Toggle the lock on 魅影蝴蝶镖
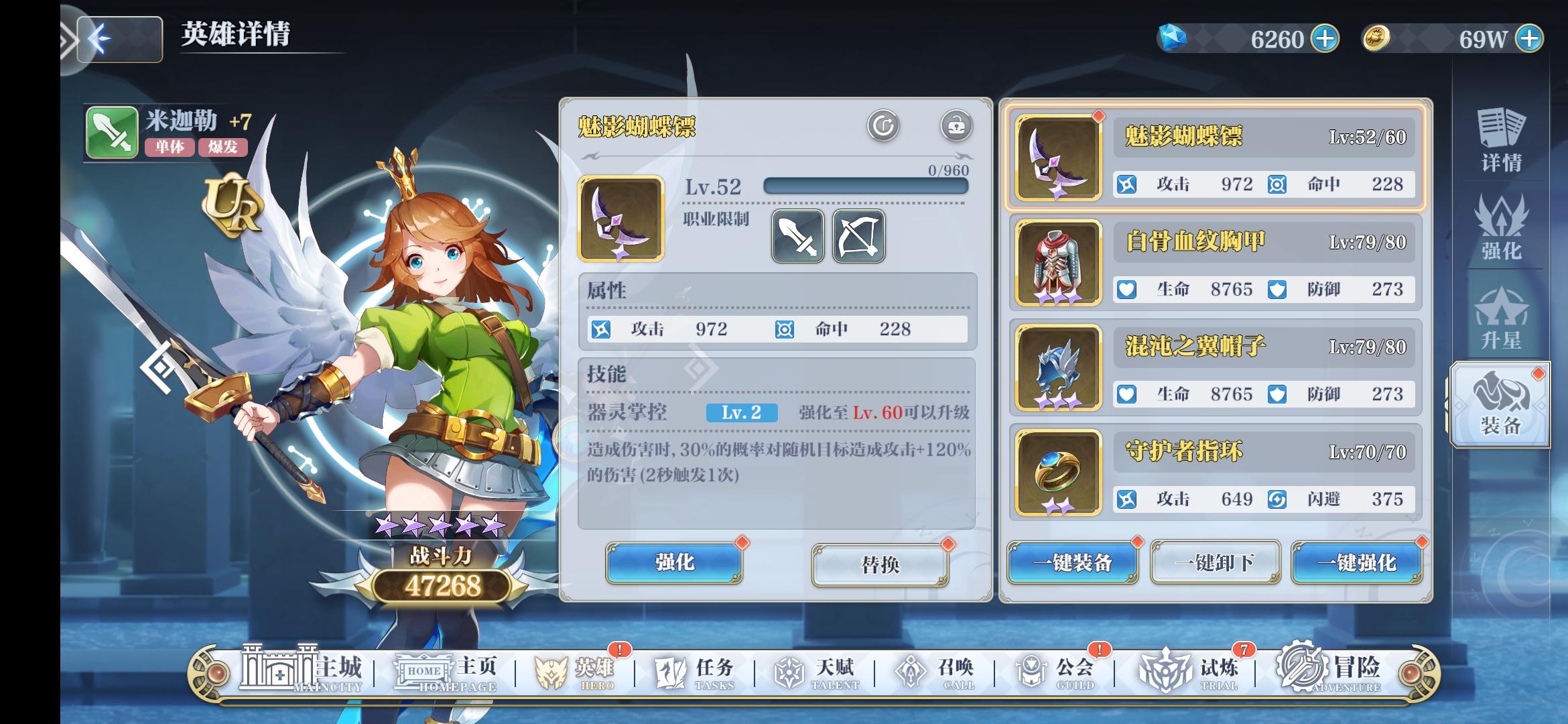 [956, 125]
